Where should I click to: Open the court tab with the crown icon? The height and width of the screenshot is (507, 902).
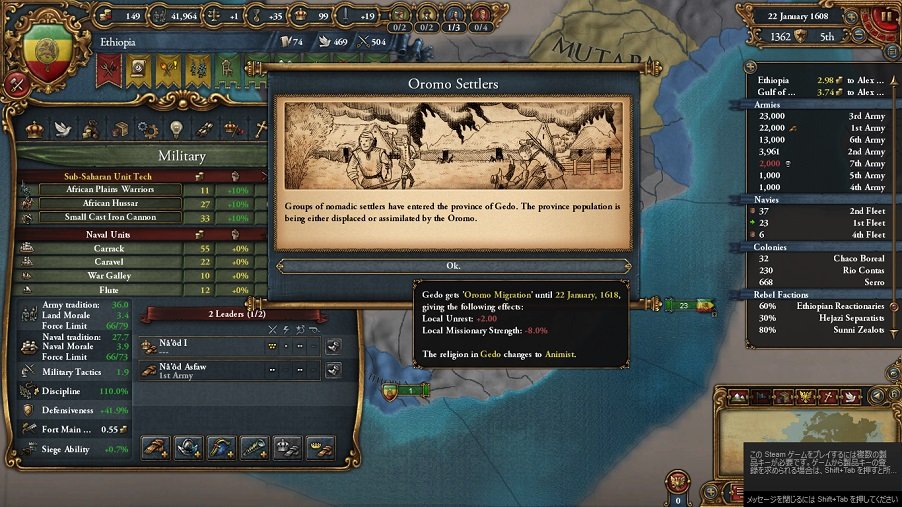point(35,129)
